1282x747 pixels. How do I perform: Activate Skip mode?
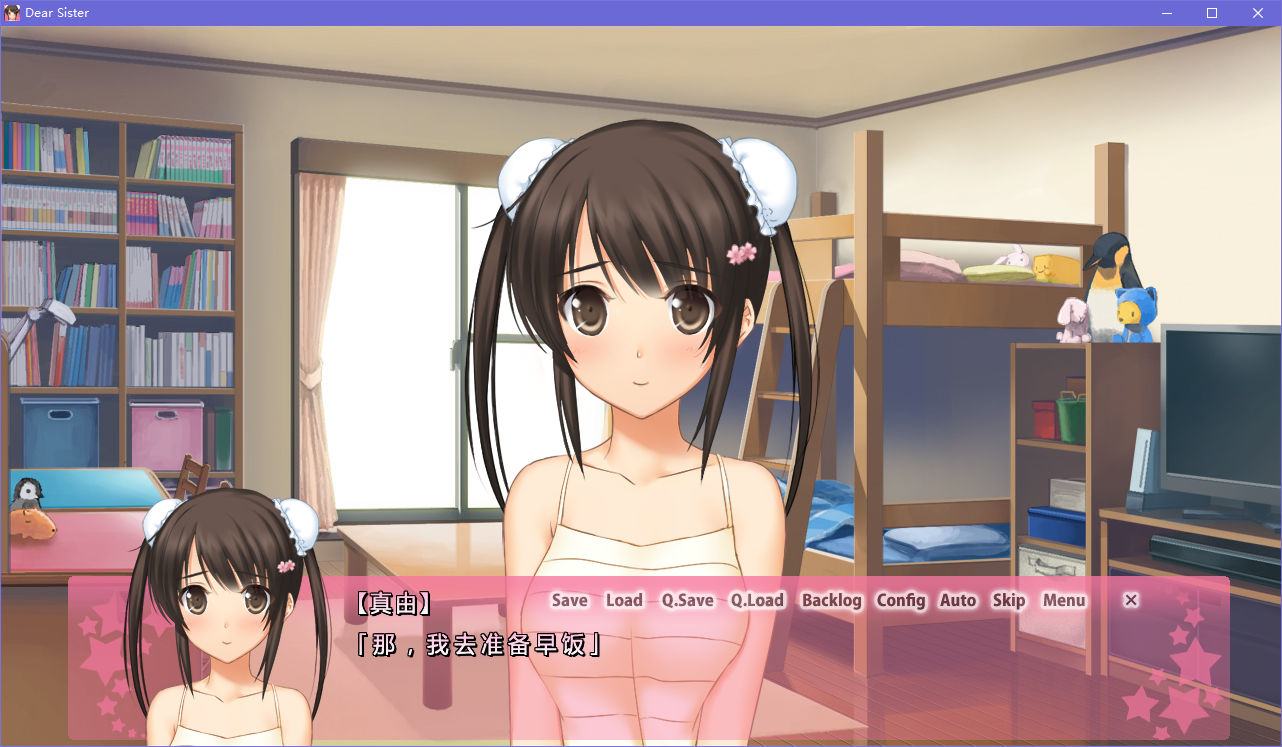pyautogui.click(x=1009, y=600)
